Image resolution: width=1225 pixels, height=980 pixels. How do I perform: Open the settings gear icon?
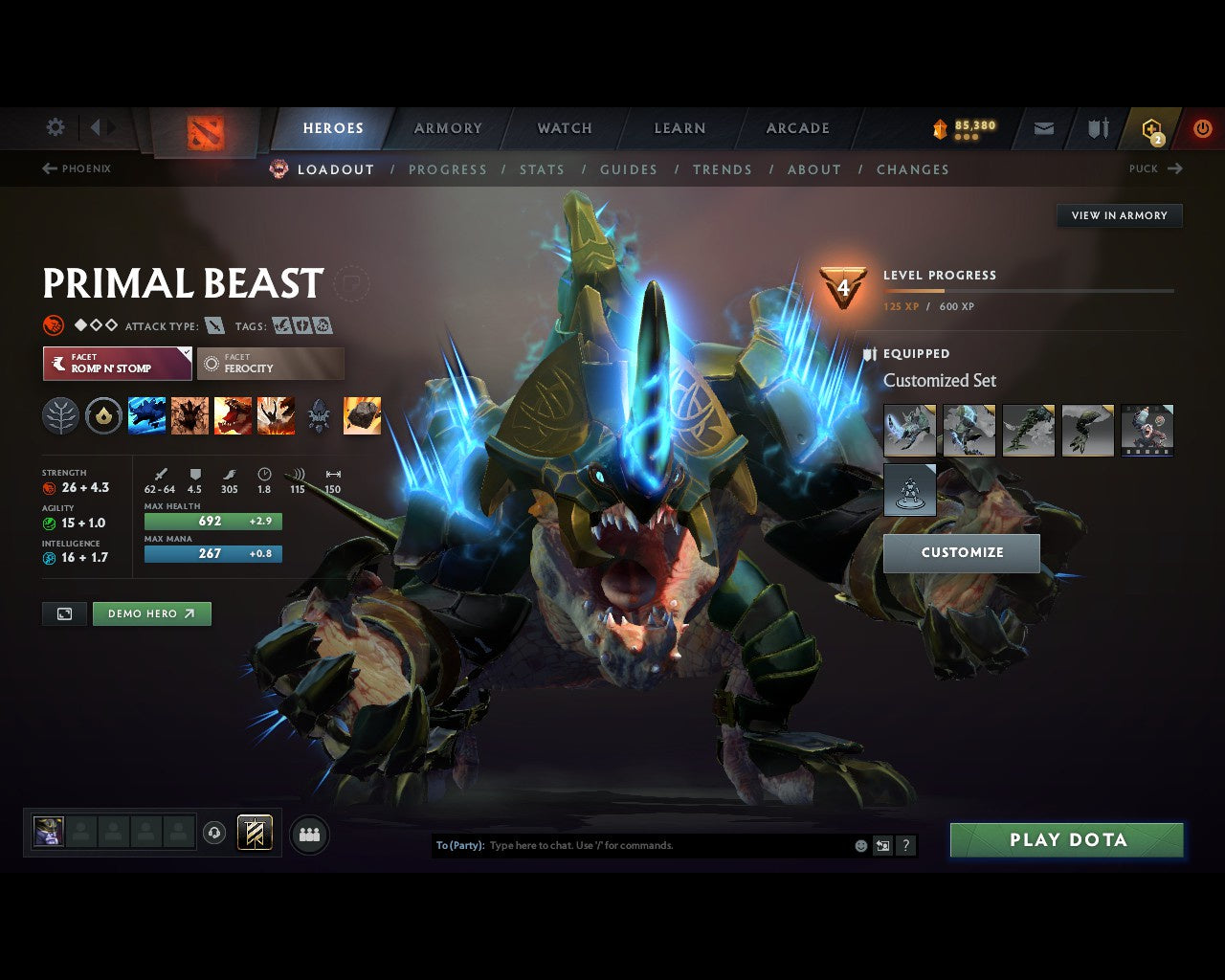[x=55, y=127]
